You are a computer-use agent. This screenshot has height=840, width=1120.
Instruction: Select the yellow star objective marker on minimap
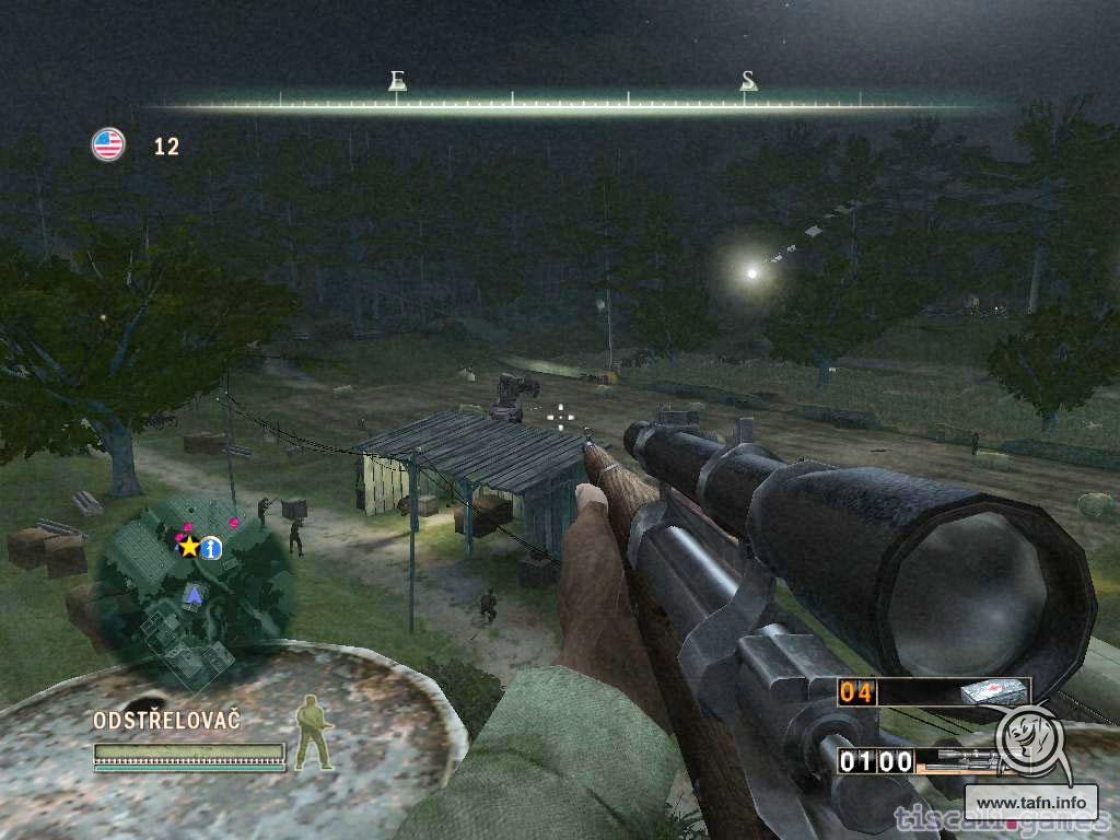point(189,546)
